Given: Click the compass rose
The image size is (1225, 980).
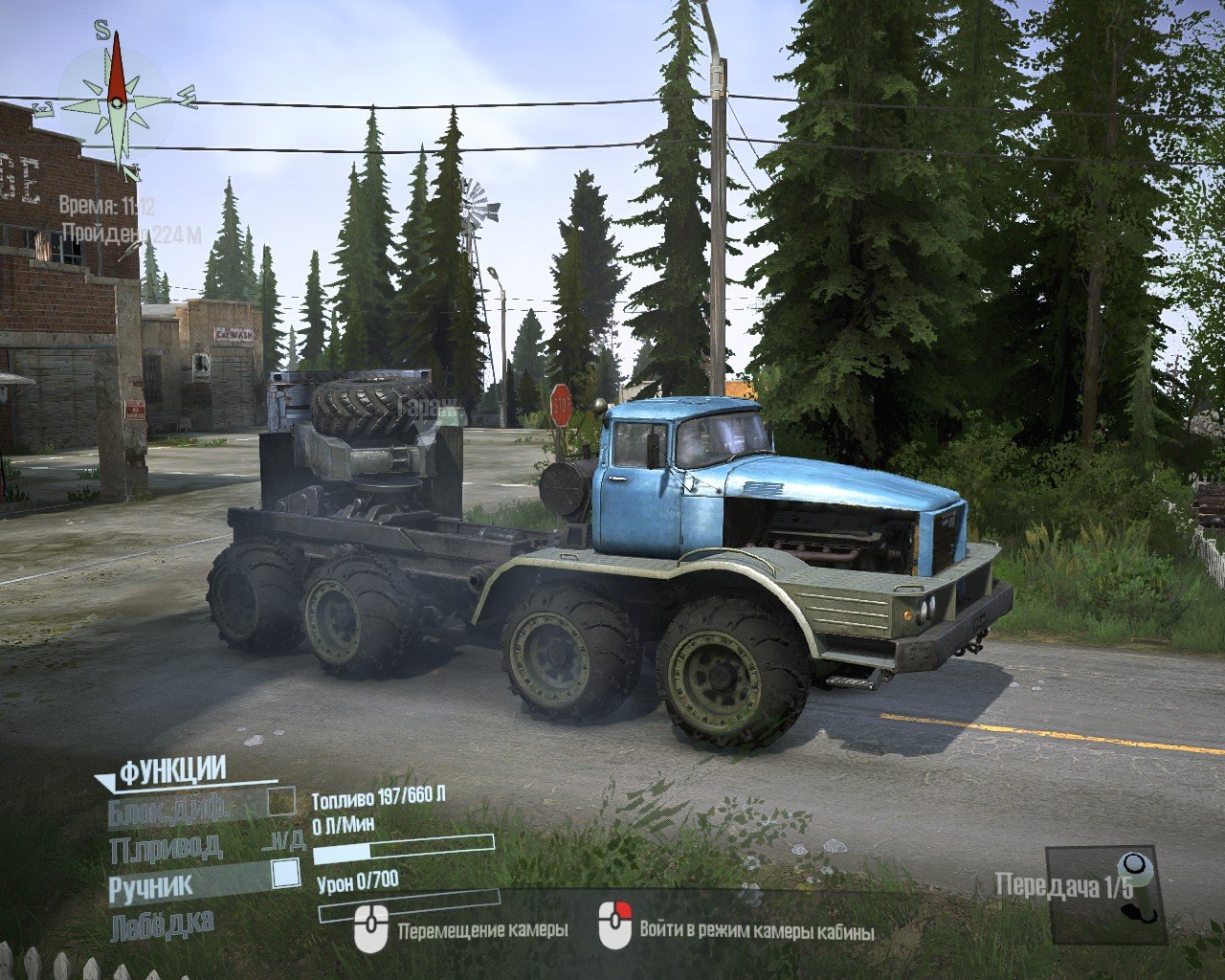Looking at the screenshot, I should 117,100.
